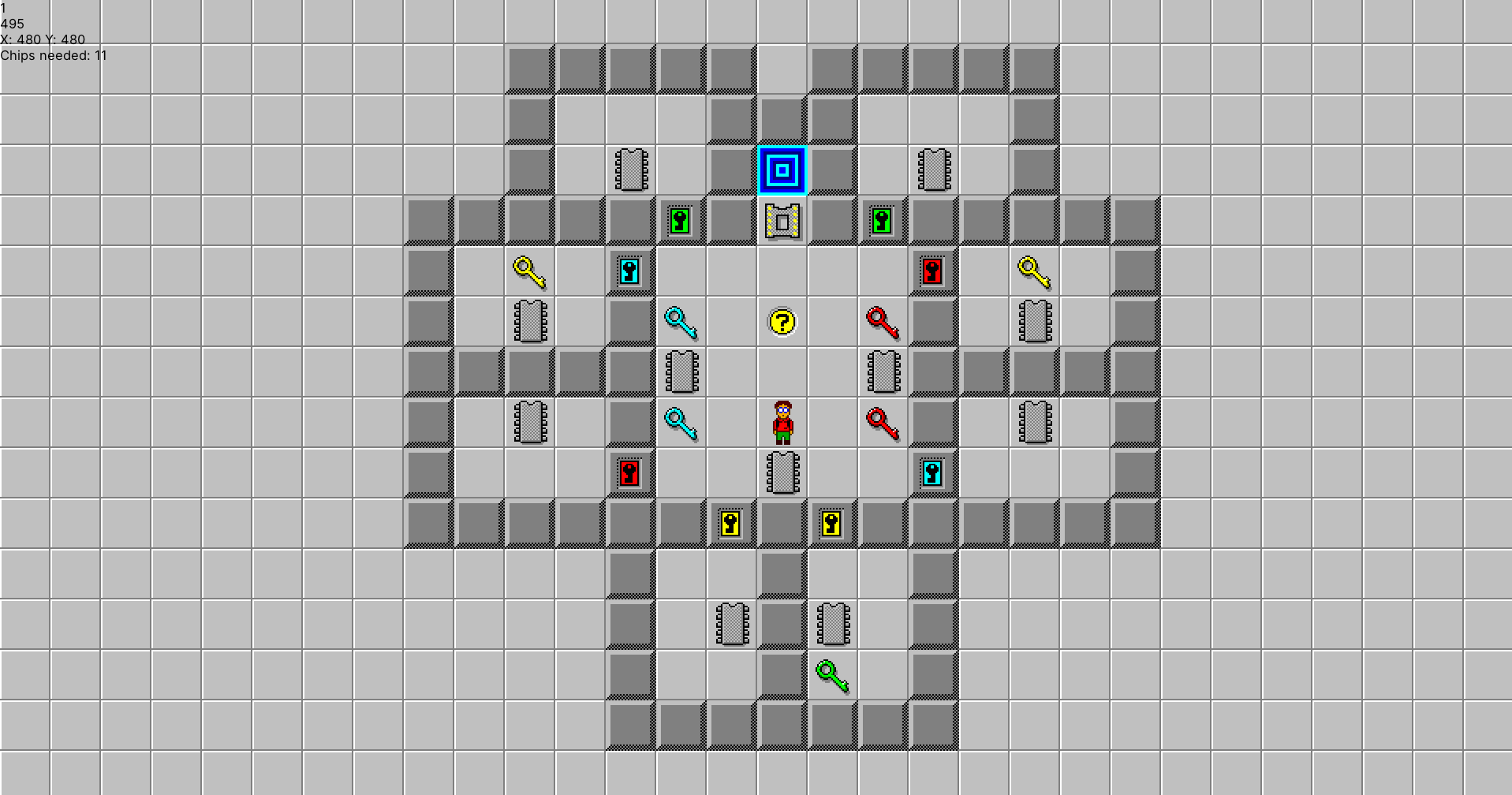Pick up the green key near the bottom
The image size is (1512, 795).
point(832,677)
